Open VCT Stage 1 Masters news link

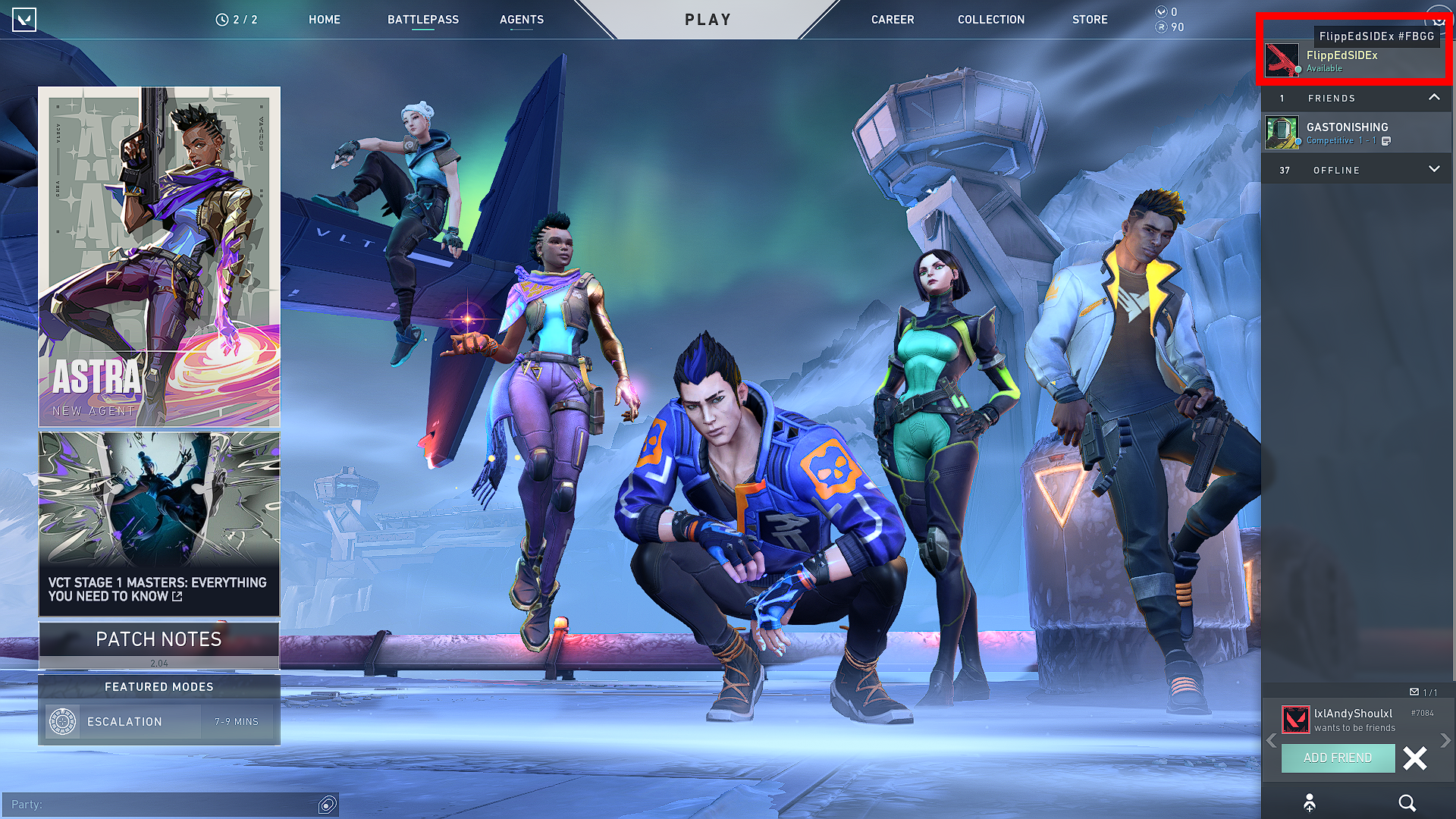click(x=159, y=524)
